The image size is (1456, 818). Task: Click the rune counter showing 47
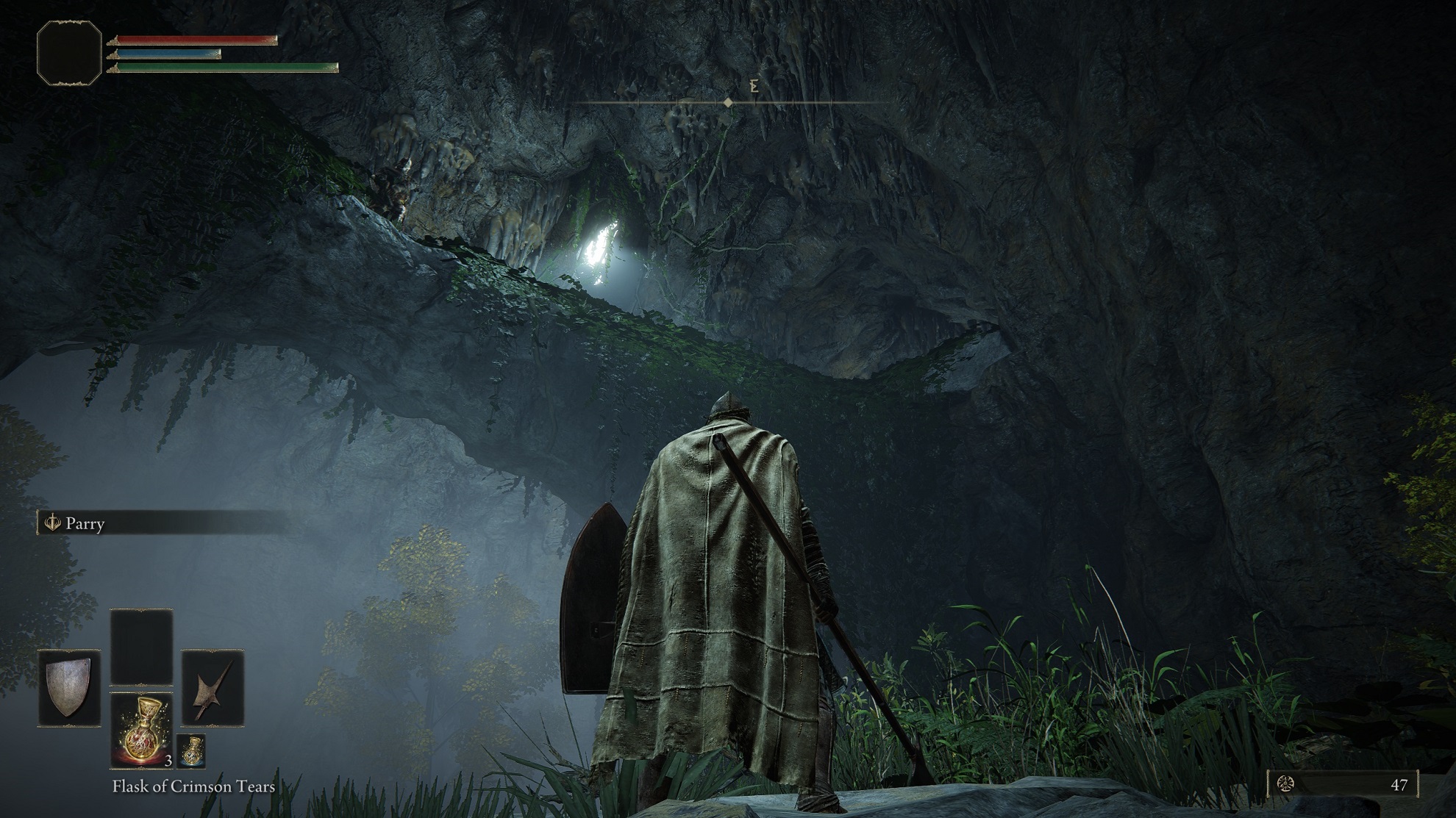(x=1343, y=784)
